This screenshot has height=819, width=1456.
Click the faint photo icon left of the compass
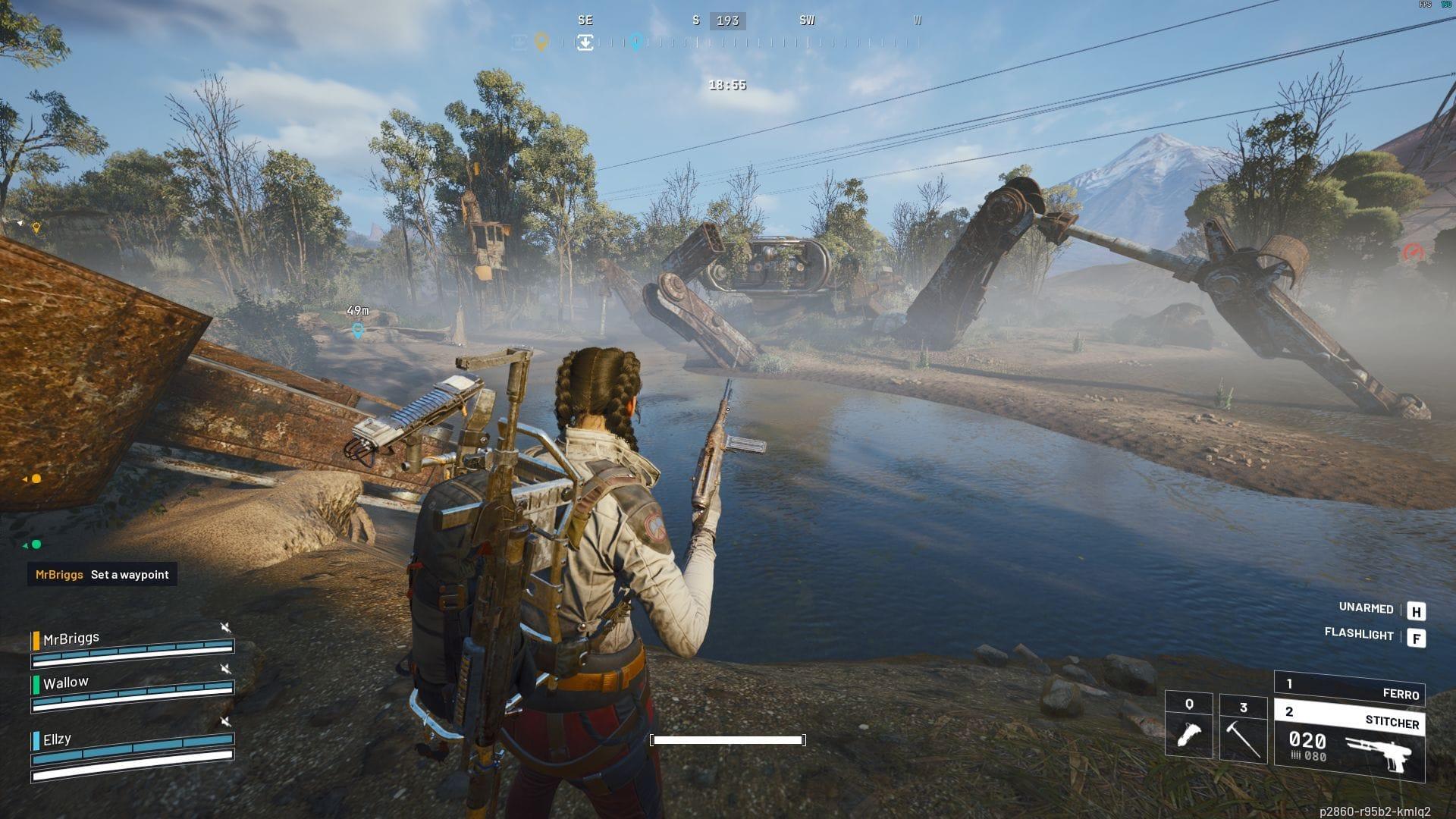pos(519,42)
